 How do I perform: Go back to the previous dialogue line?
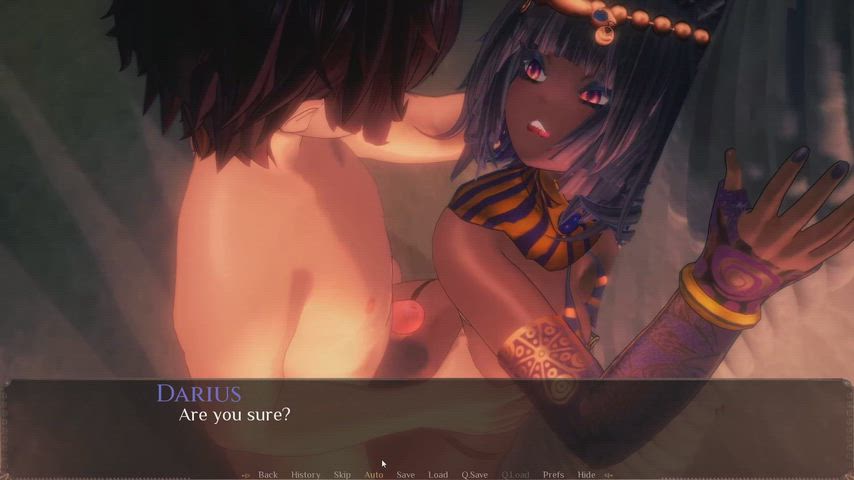(267, 474)
